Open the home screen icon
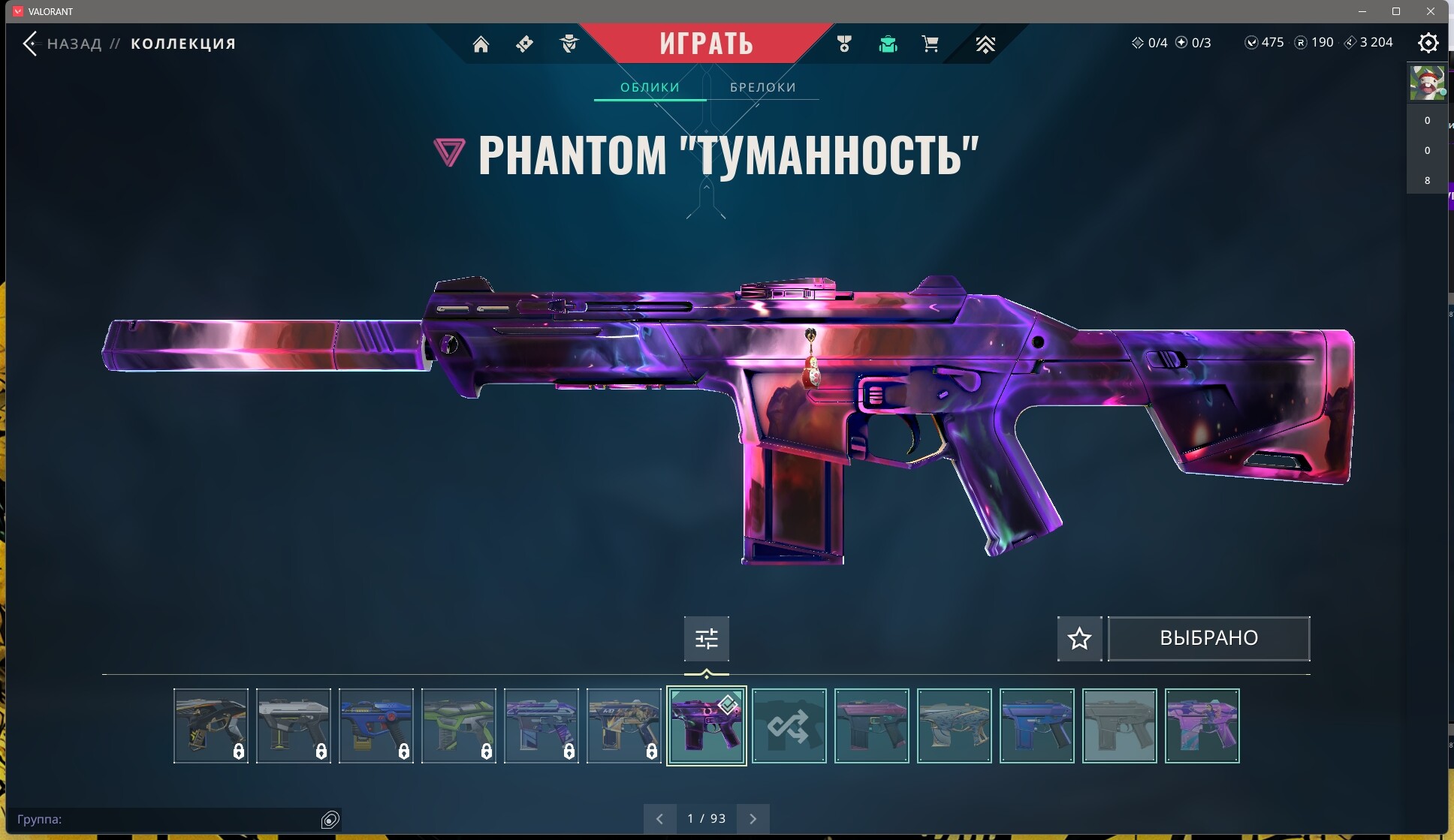The height and width of the screenshot is (840, 1454). point(481,44)
